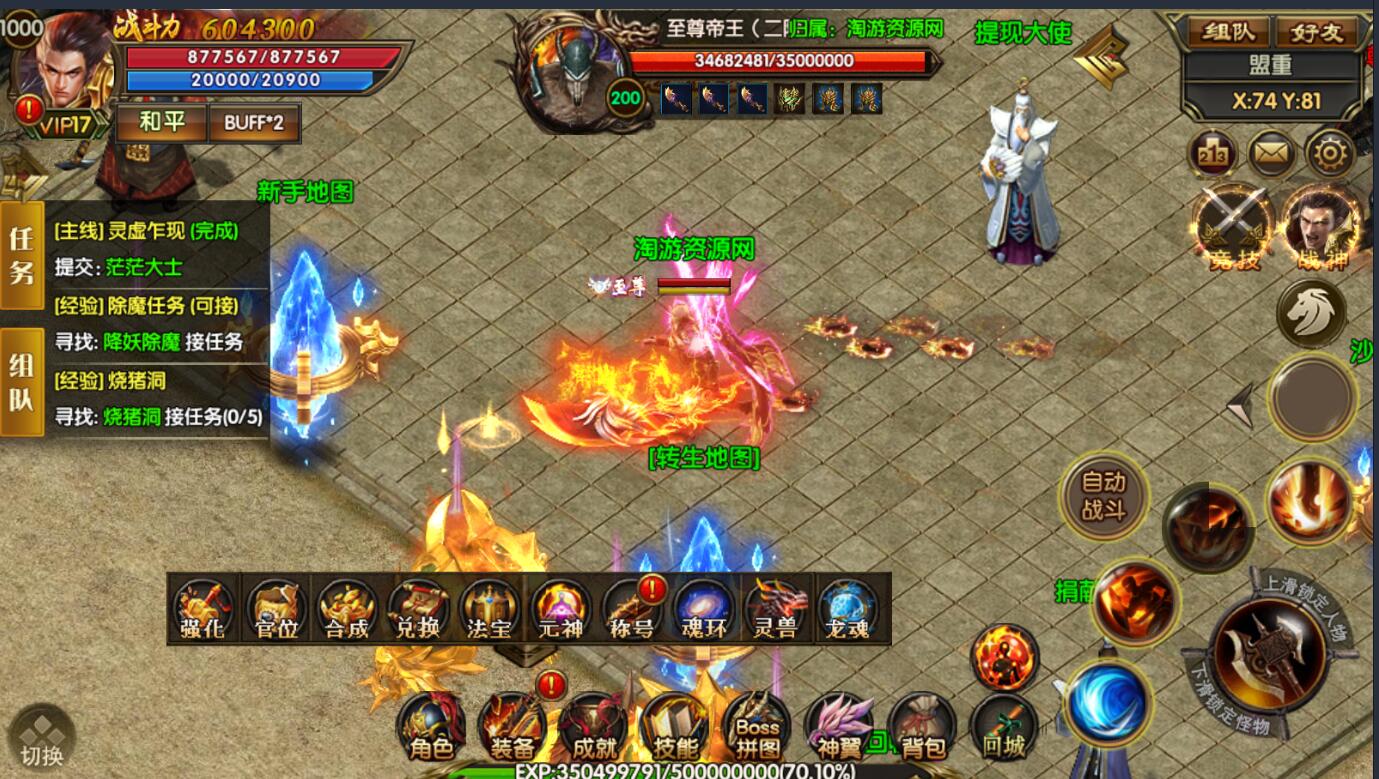Open the 组队 team button
The height and width of the screenshot is (779, 1379).
(x=1227, y=32)
